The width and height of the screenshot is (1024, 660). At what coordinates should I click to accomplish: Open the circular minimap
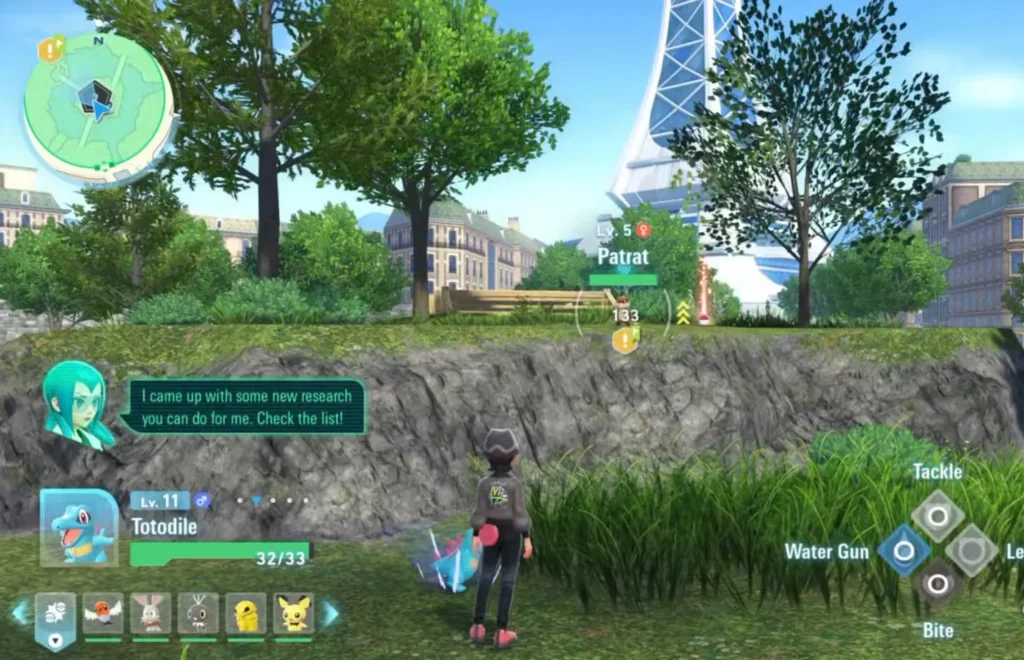coord(98,106)
